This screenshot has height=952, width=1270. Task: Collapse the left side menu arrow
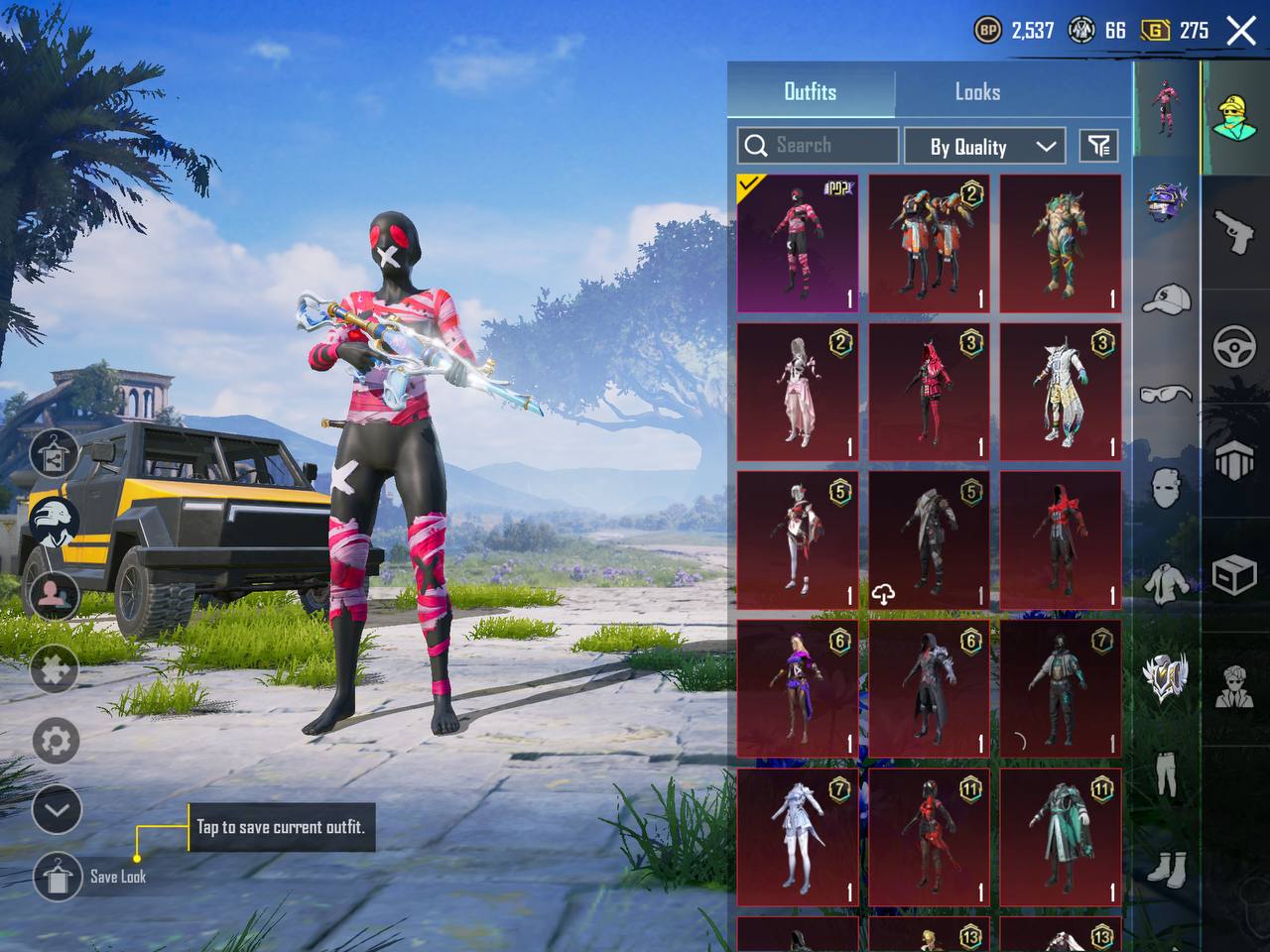tap(57, 810)
